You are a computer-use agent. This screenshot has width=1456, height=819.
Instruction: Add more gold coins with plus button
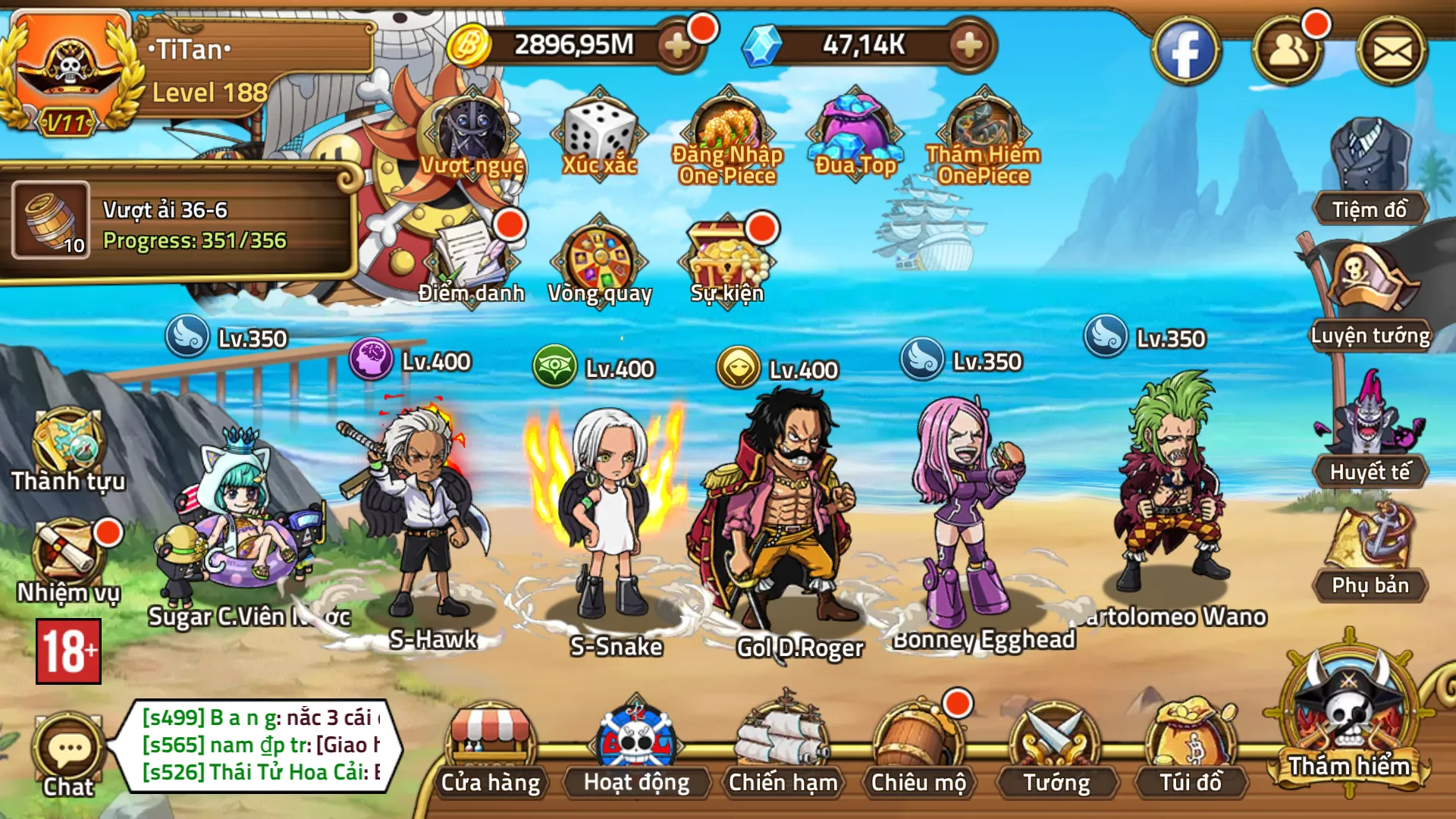tap(677, 45)
